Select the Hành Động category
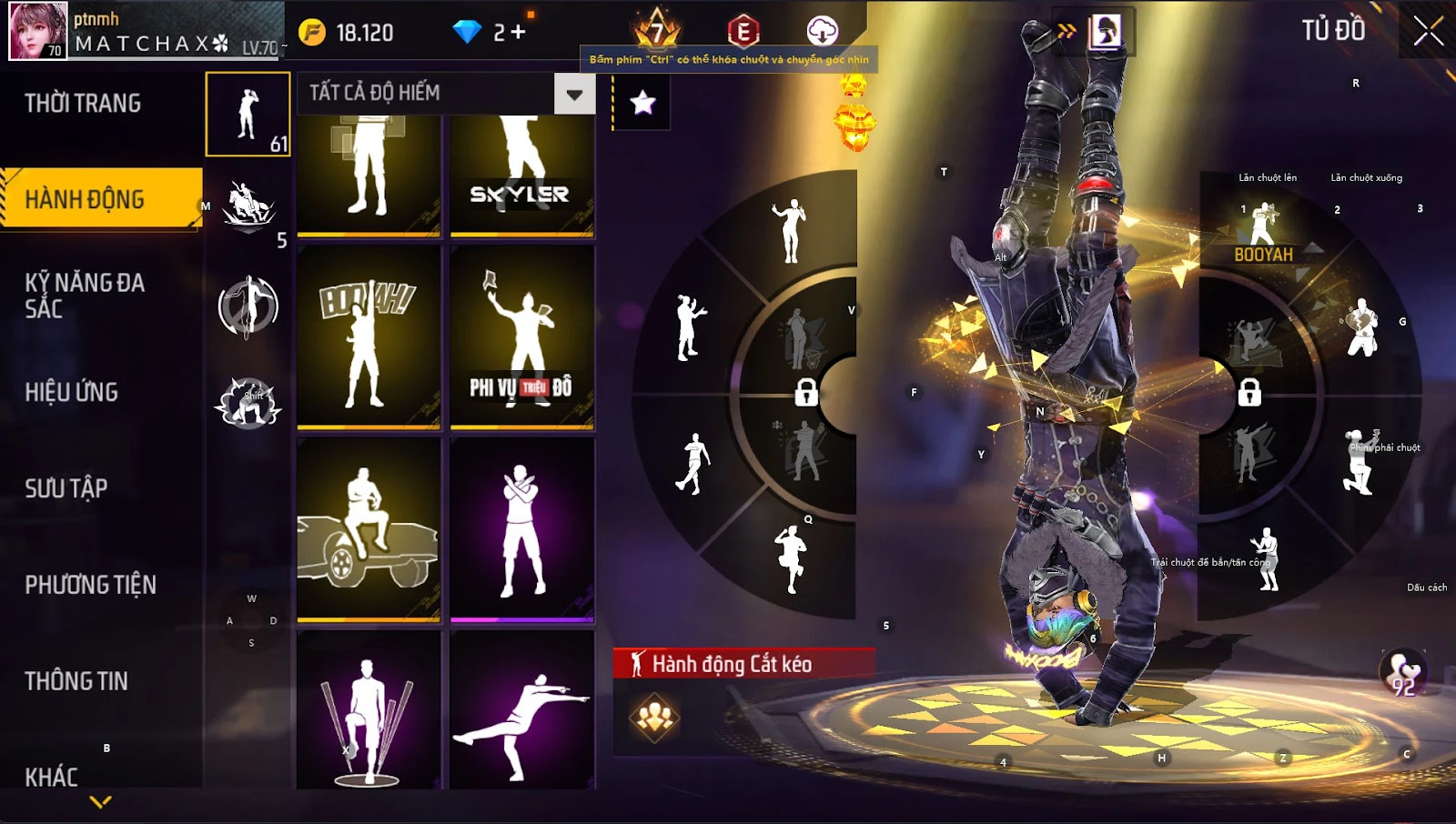Viewport: 1456px width, 824px height. tap(85, 199)
